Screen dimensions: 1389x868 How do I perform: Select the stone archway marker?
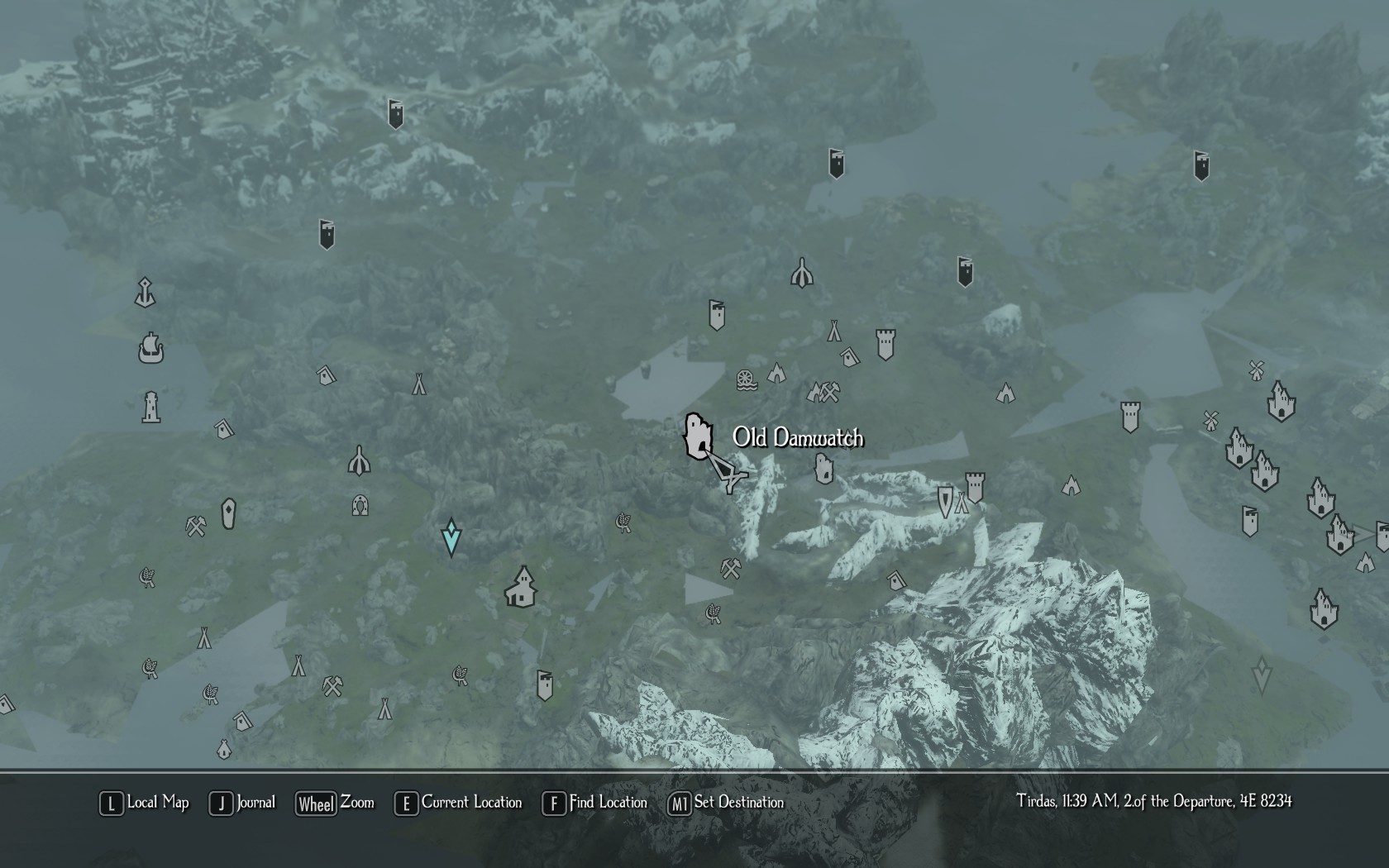[x=360, y=504]
